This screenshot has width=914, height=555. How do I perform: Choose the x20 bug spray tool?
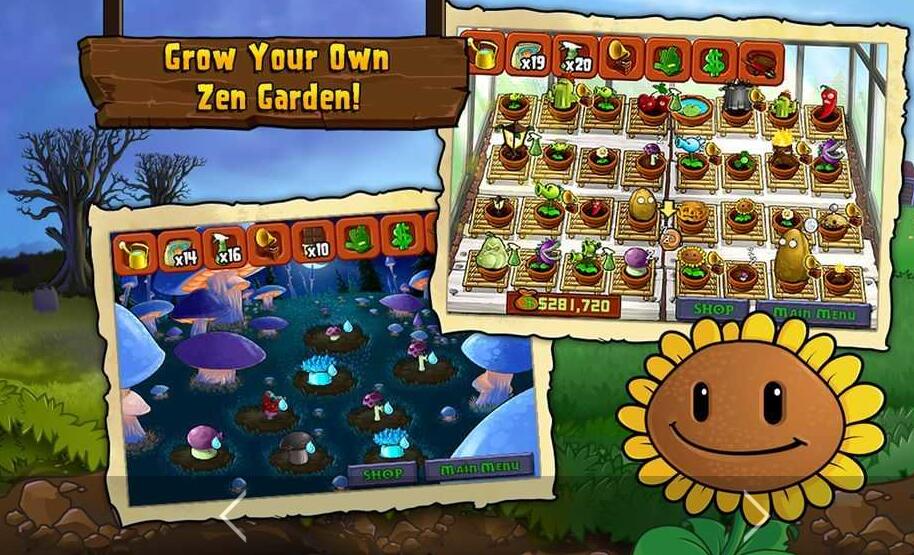point(574,55)
